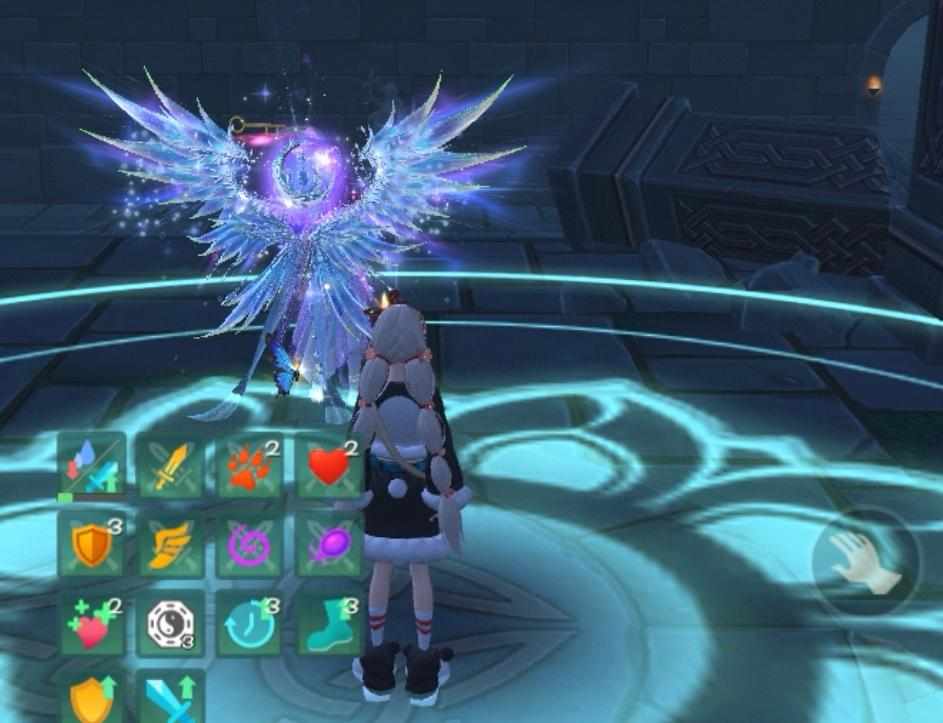Tap the hand interact button
The width and height of the screenshot is (943, 723).
coord(866,561)
